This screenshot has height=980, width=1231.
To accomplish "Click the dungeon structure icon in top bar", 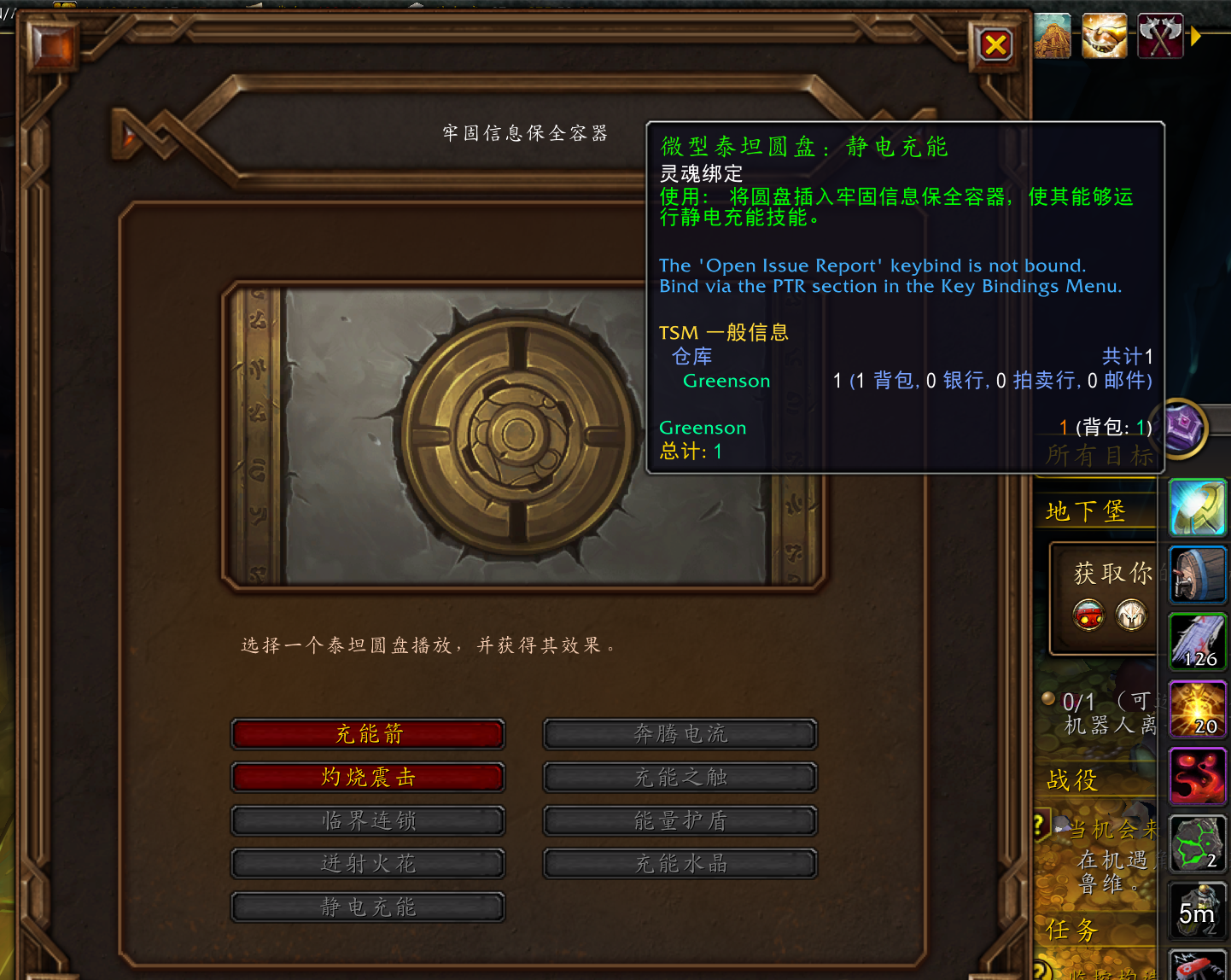I will click(1052, 36).
